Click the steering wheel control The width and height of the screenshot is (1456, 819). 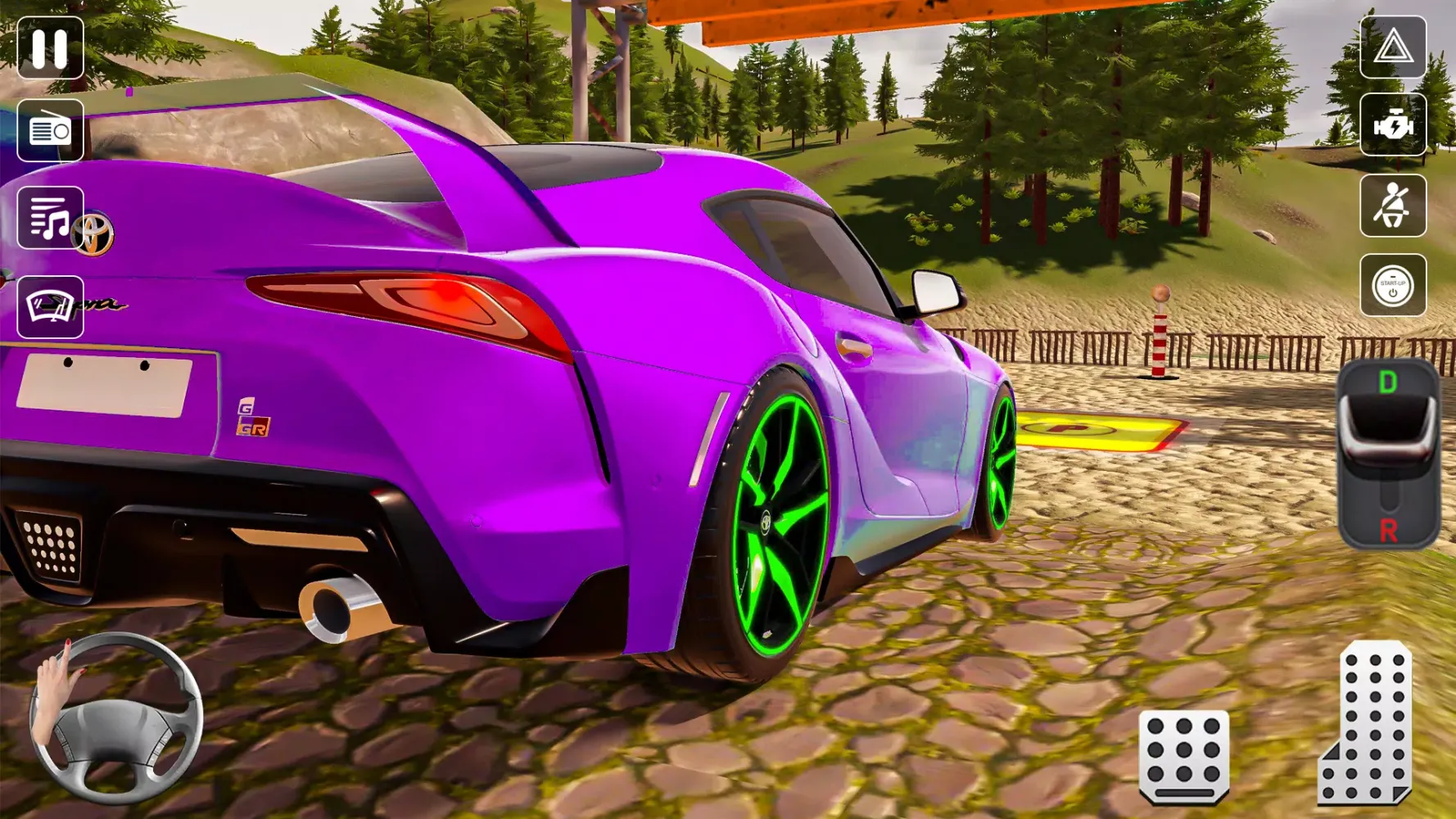(x=115, y=718)
